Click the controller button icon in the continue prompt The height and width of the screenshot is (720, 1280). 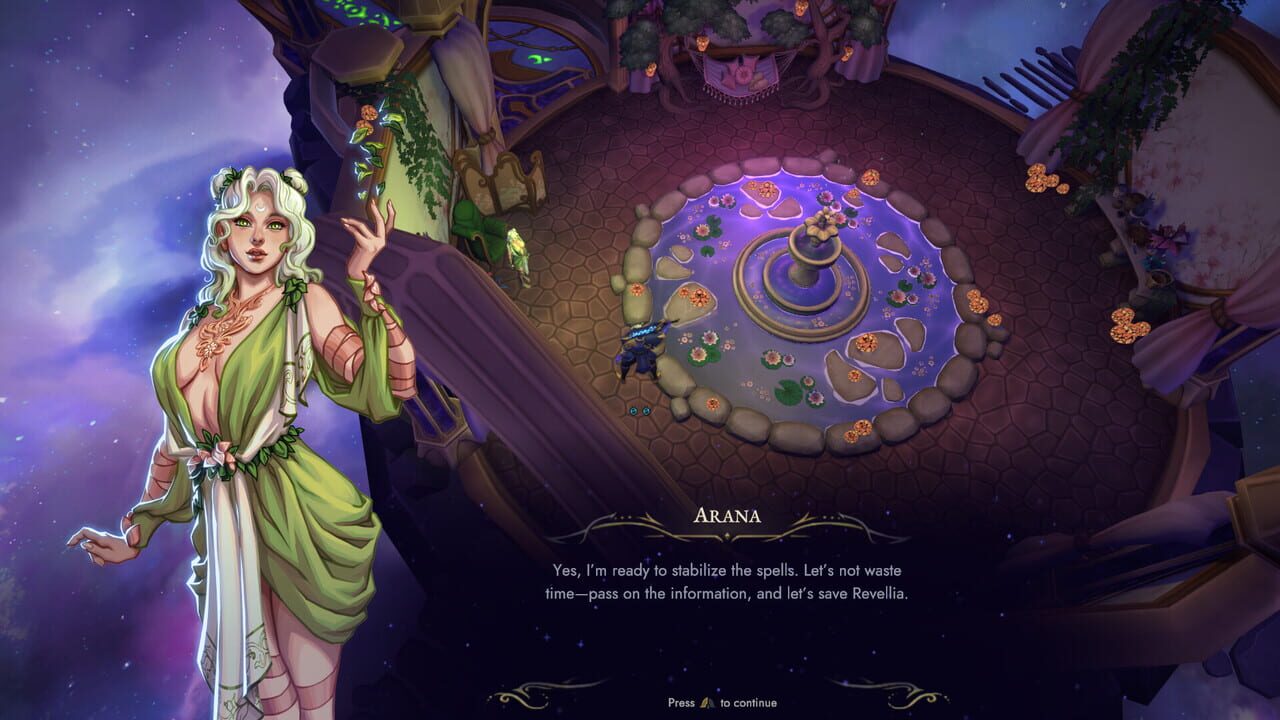707,703
